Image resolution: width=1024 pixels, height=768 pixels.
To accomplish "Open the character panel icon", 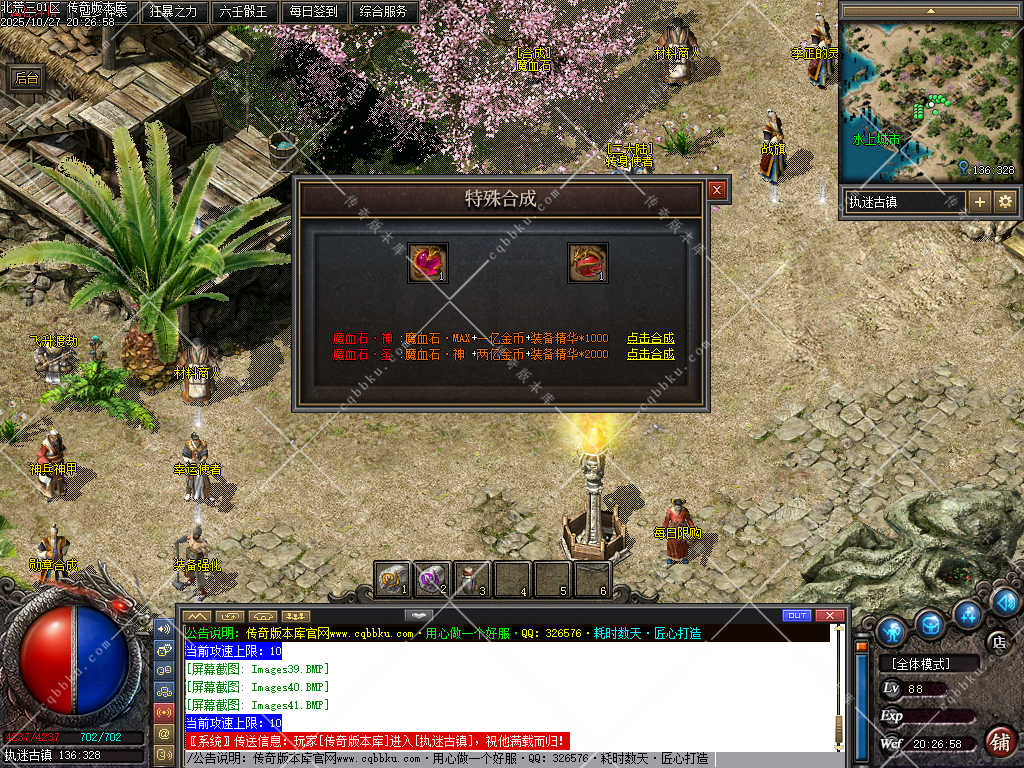I will [890, 631].
